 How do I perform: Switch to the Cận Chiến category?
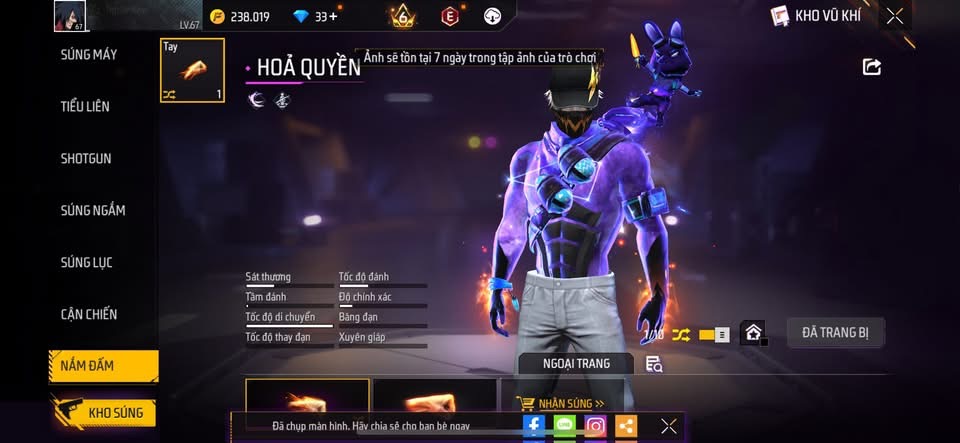click(x=89, y=314)
